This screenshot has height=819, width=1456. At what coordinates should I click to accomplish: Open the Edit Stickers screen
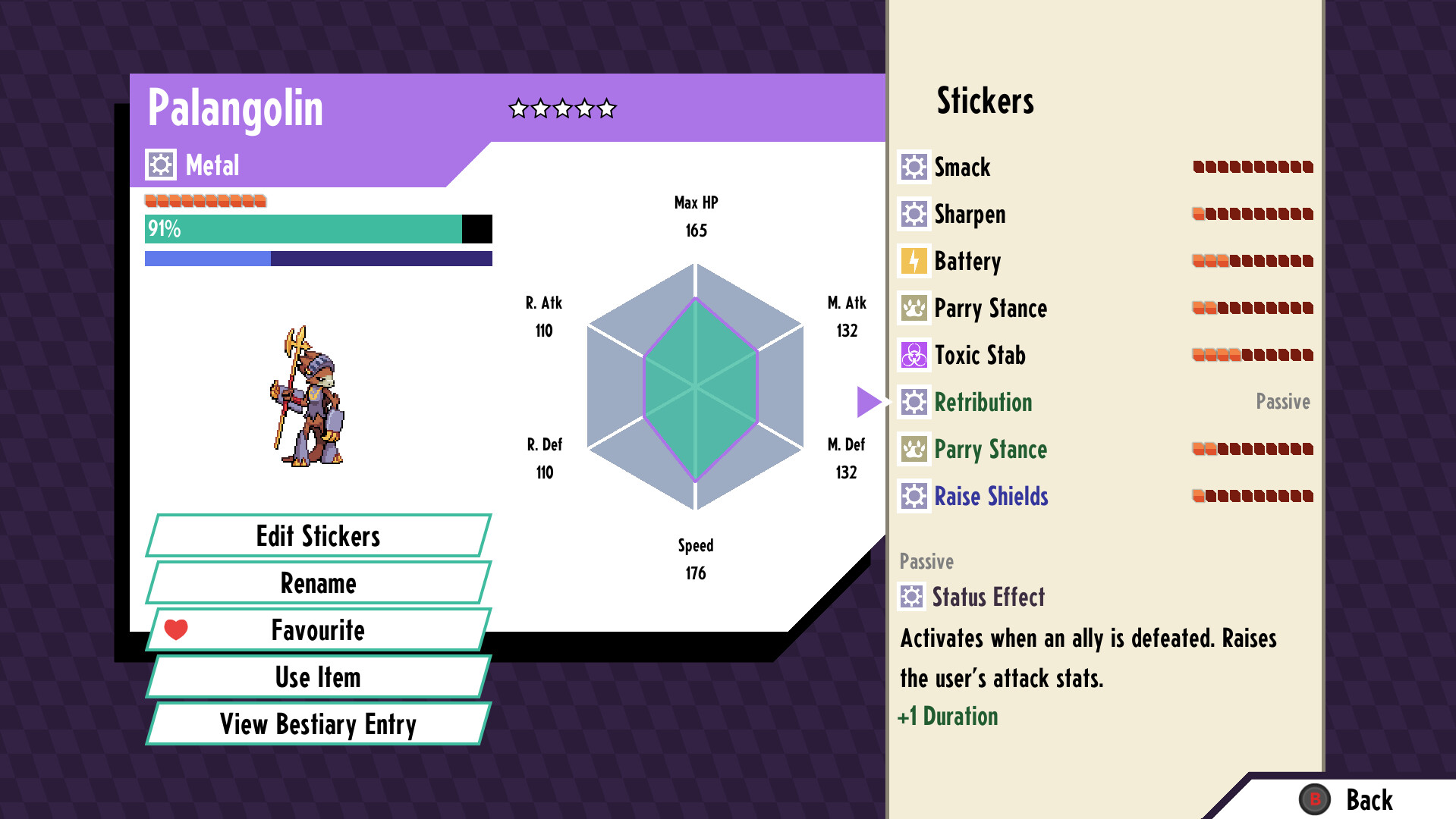pos(317,536)
